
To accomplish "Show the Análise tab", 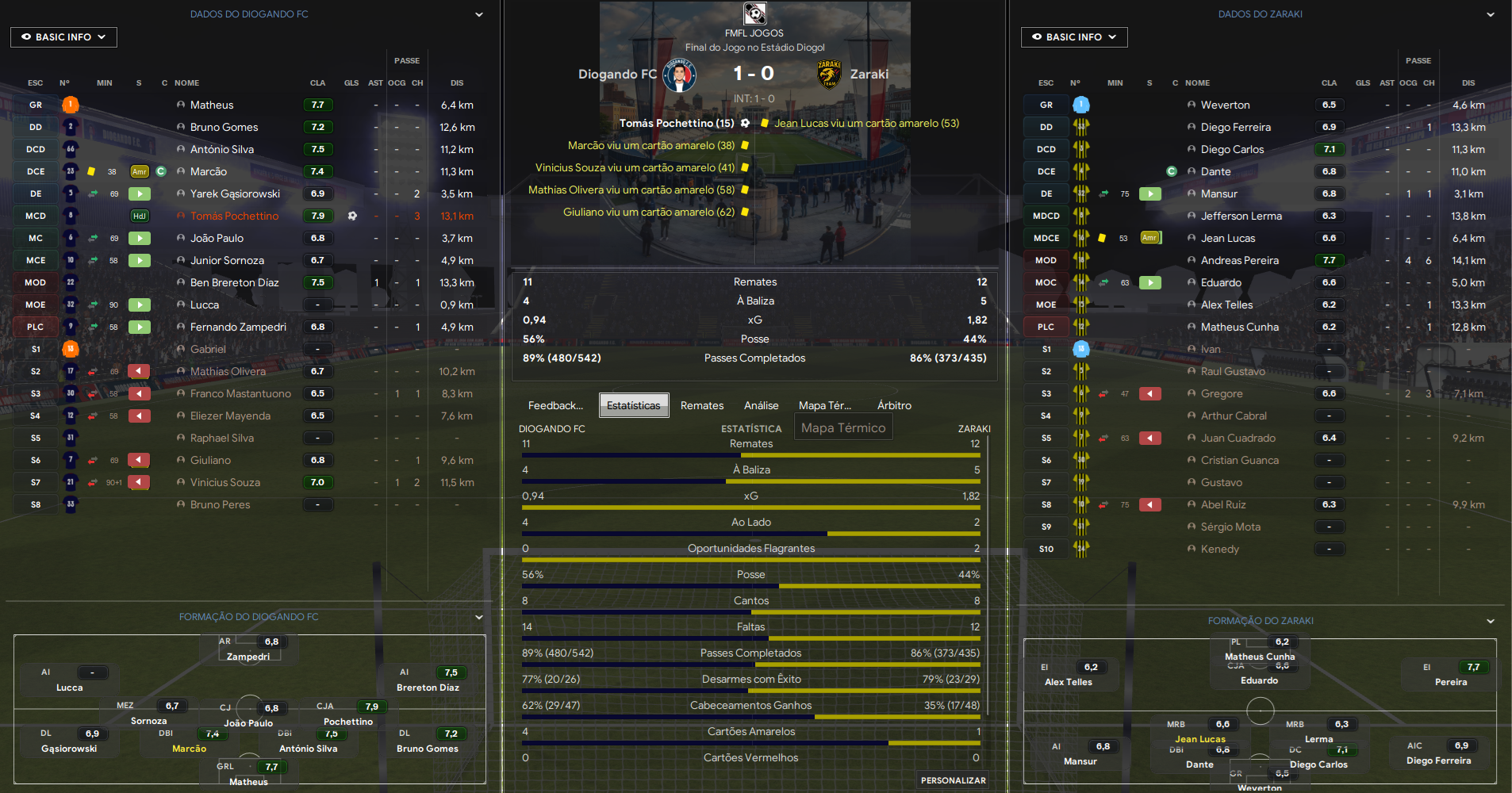I will 761,405.
